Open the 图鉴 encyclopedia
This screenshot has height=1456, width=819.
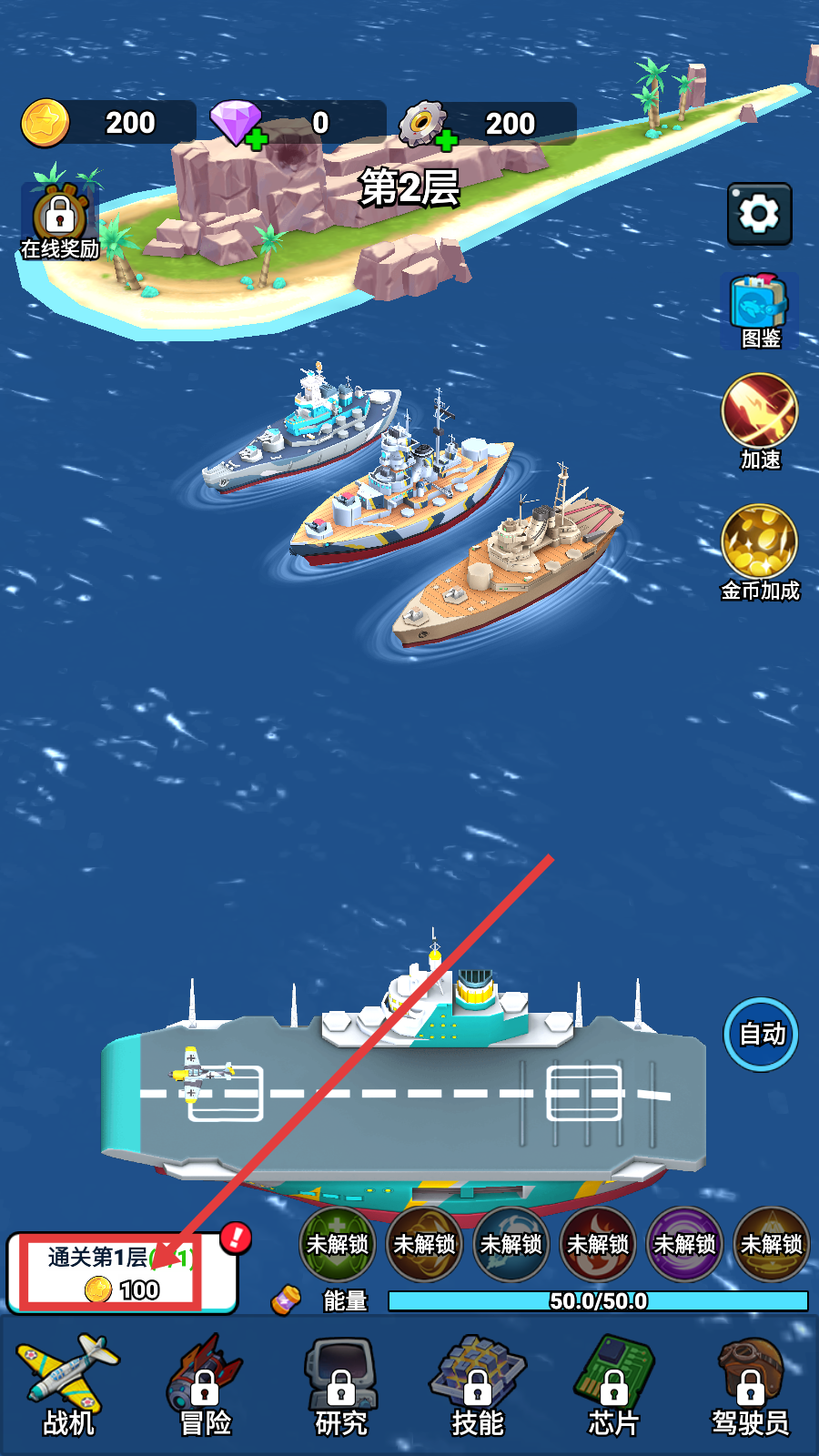click(759, 310)
